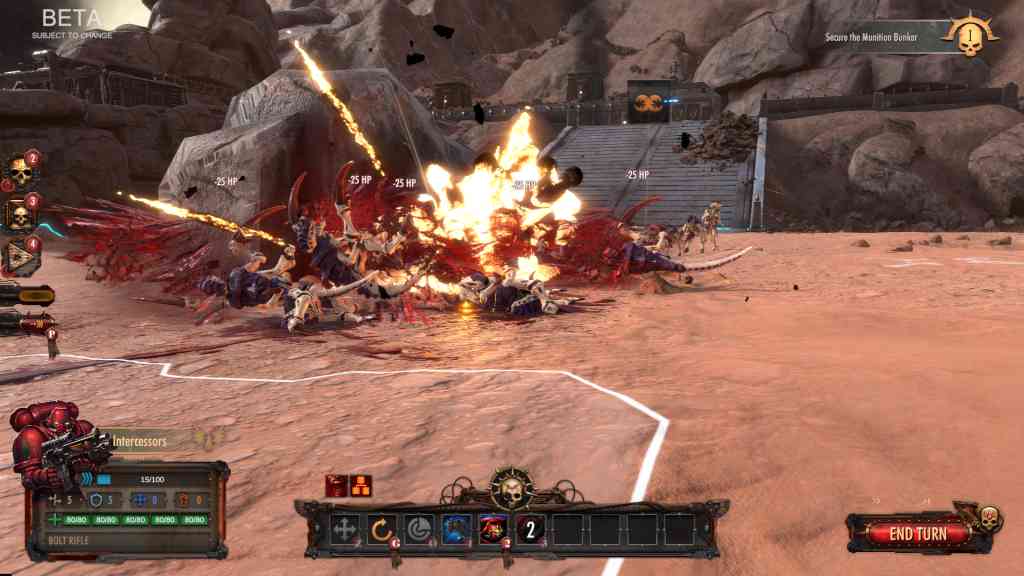Activate the orange rotate arrow ability
1024x576 pixels.
[382, 530]
